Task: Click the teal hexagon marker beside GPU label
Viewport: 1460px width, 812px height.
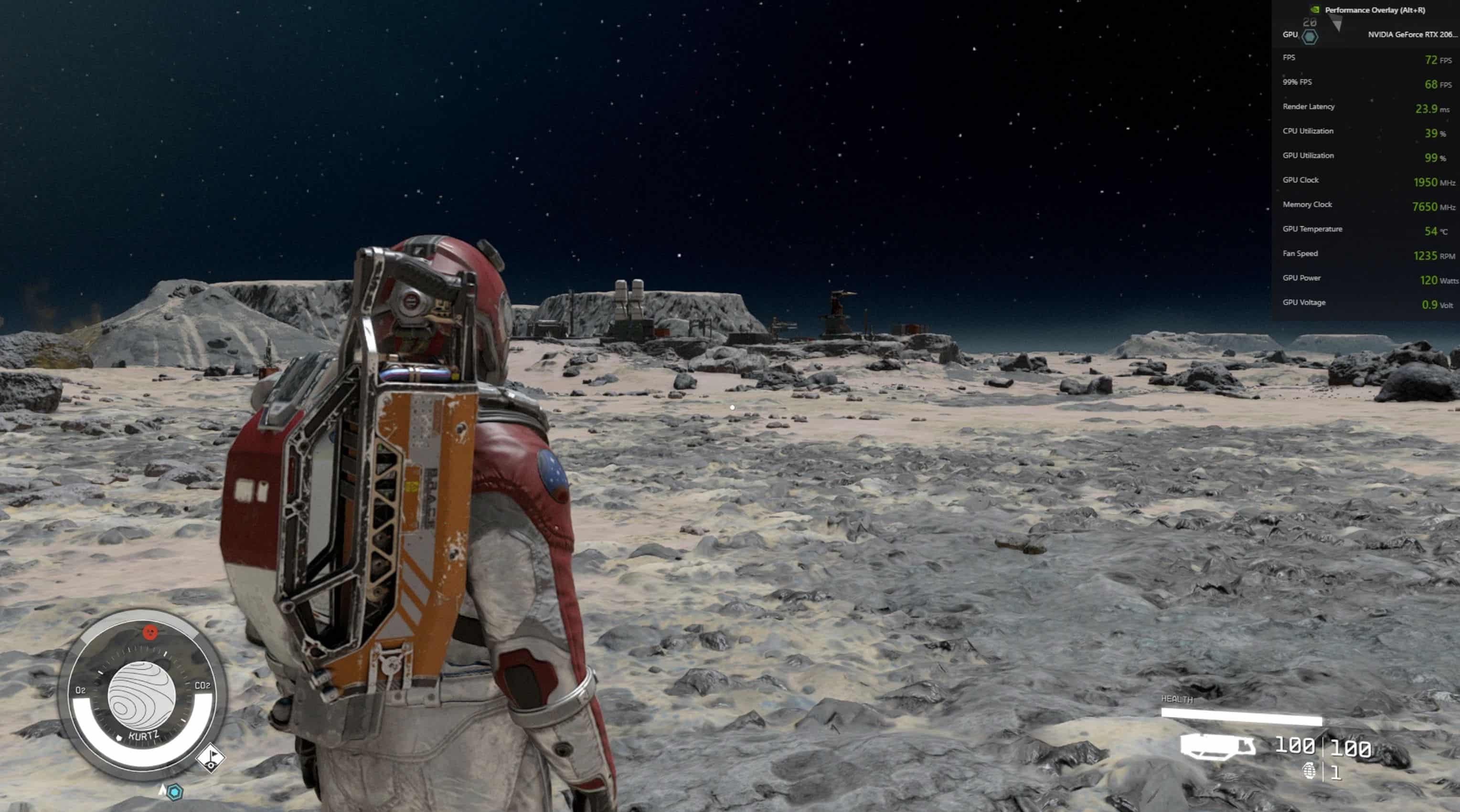Action: tap(1309, 37)
